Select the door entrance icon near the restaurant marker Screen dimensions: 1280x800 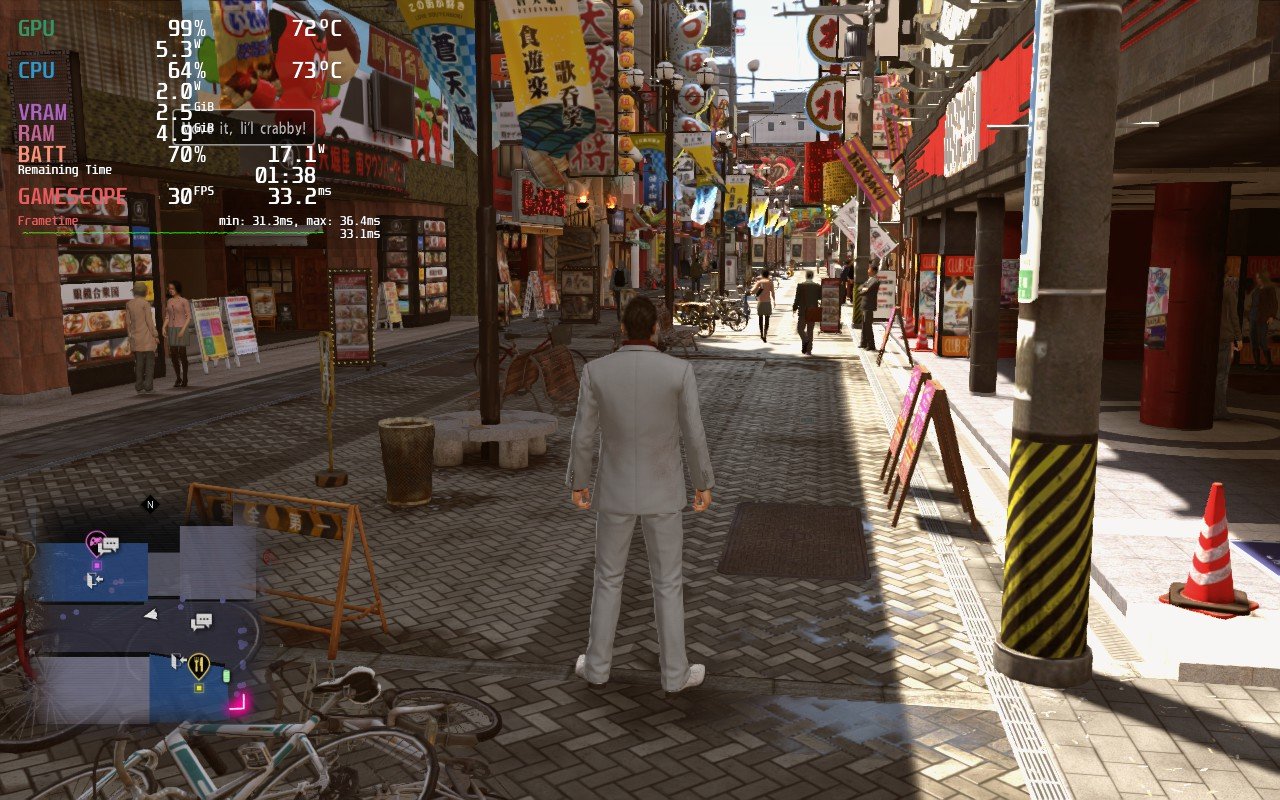[177, 660]
